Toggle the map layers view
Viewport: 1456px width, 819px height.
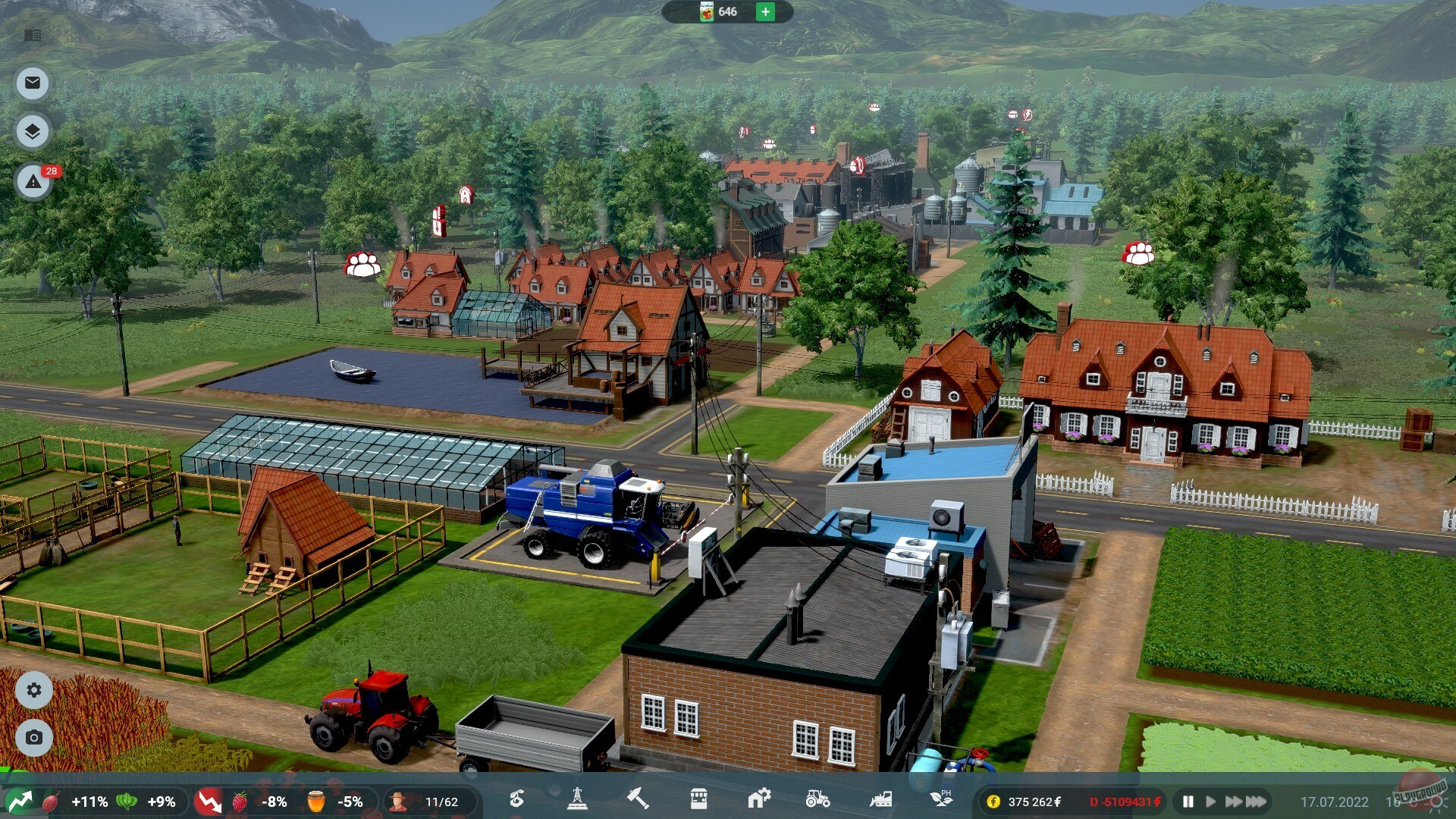point(32,130)
